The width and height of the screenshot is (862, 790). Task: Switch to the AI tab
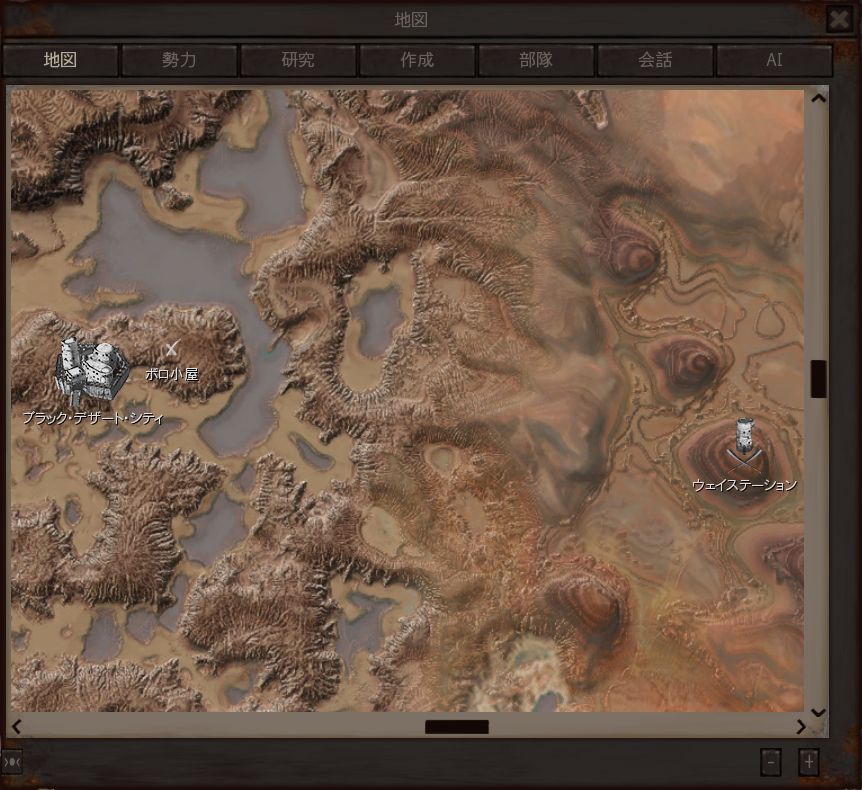coord(774,60)
